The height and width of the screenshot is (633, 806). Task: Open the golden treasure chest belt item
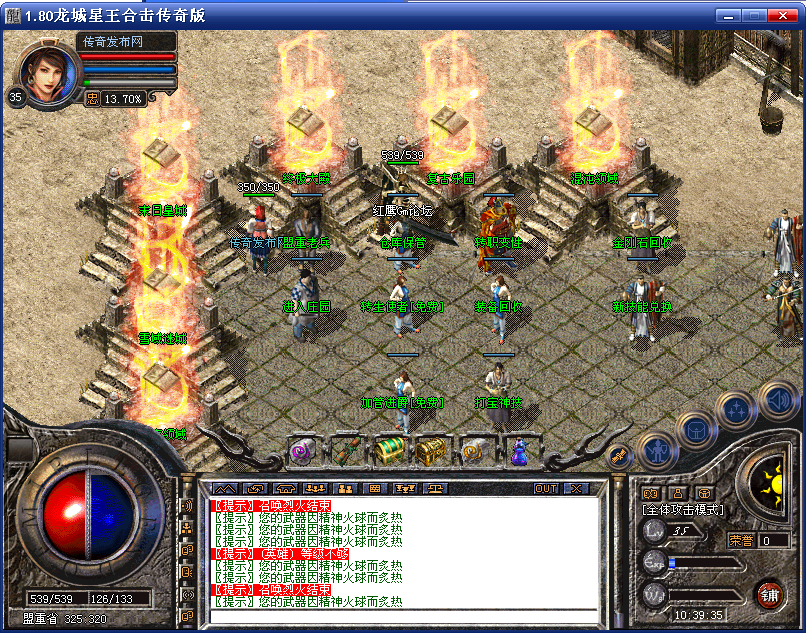point(433,452)
